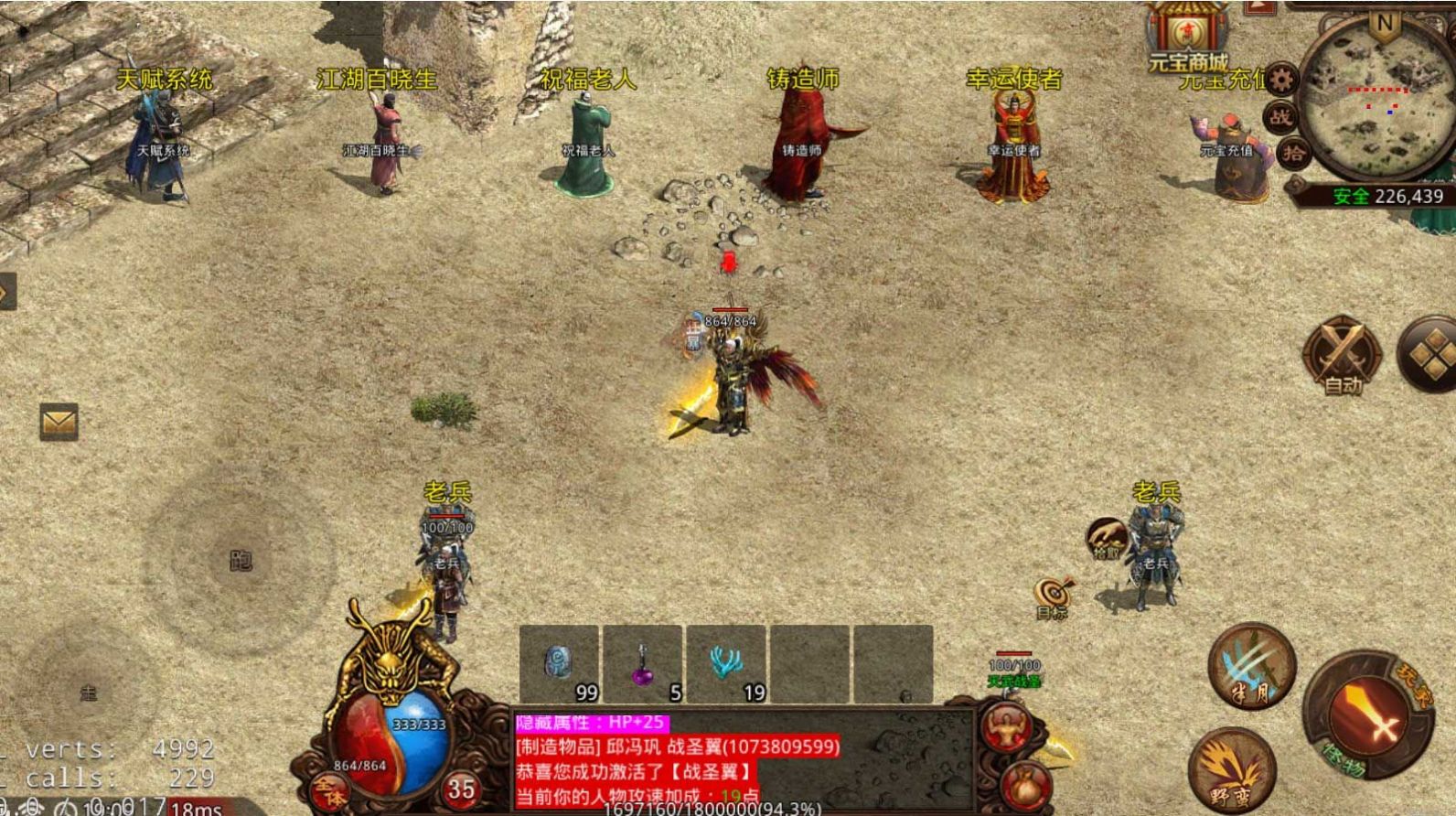Tap the 目标 target icon

click(1054, 596)
